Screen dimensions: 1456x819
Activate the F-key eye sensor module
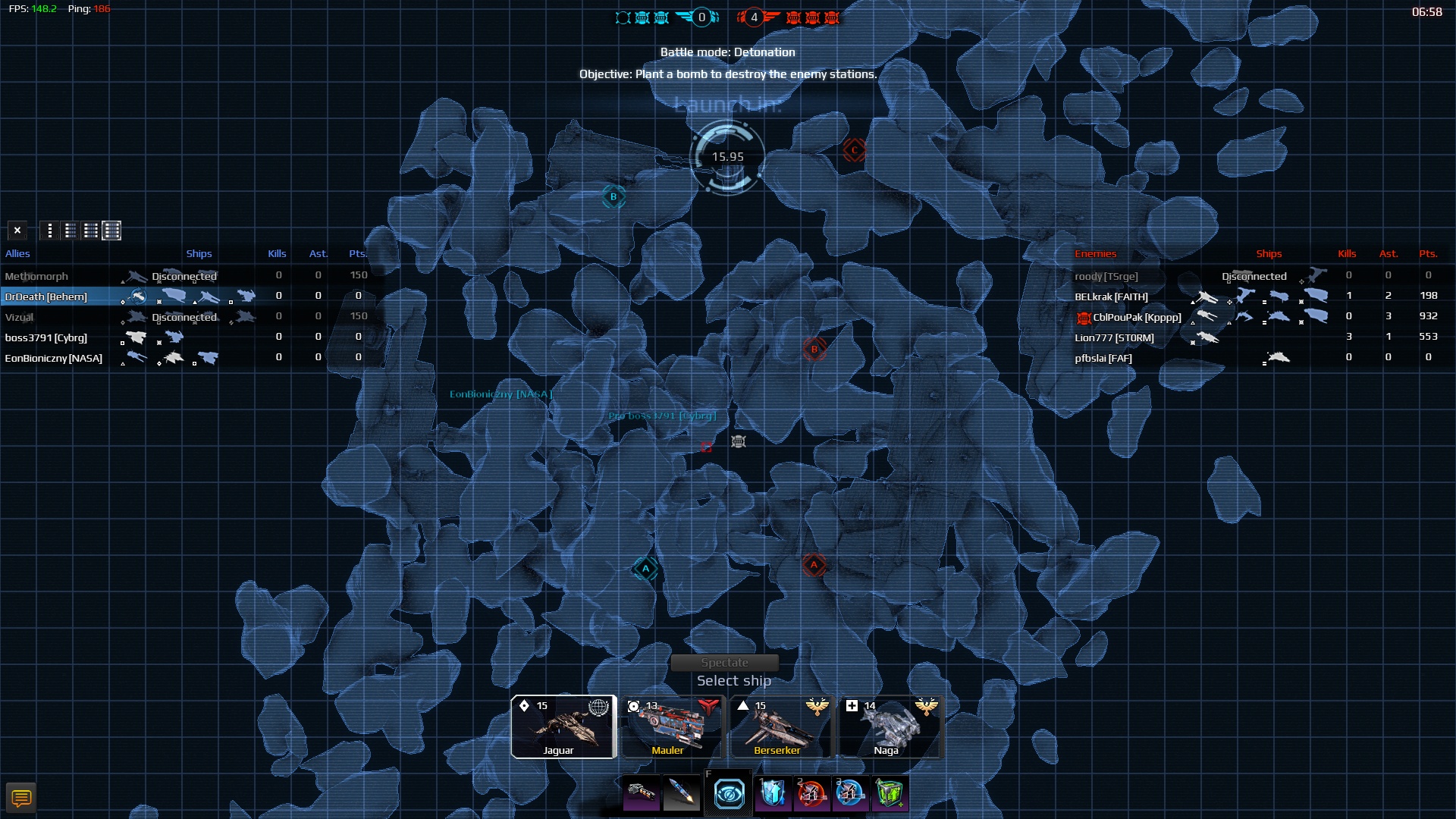[x=728, y=793]
